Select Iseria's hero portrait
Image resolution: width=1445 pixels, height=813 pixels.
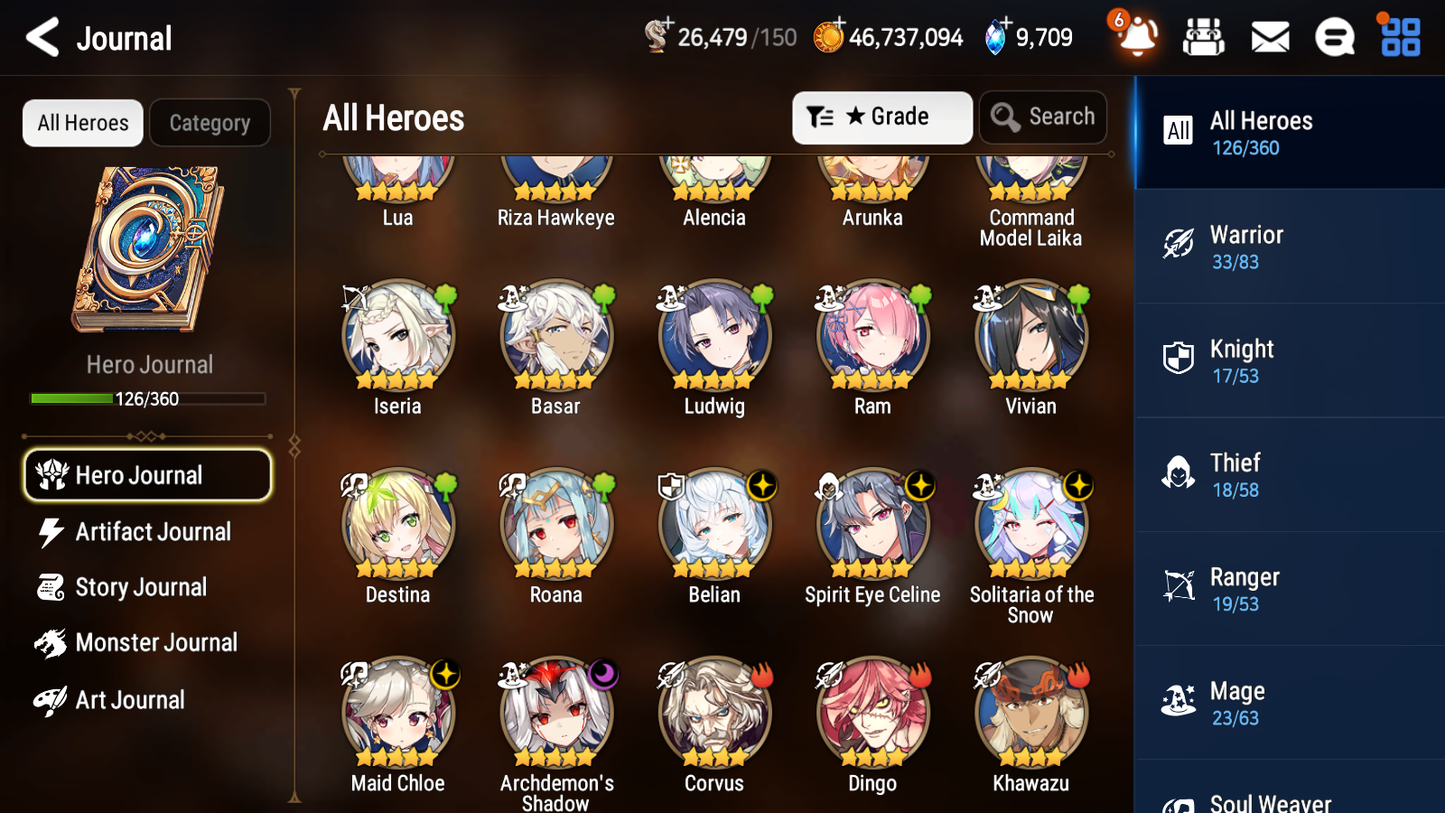[x=398, y=333]
